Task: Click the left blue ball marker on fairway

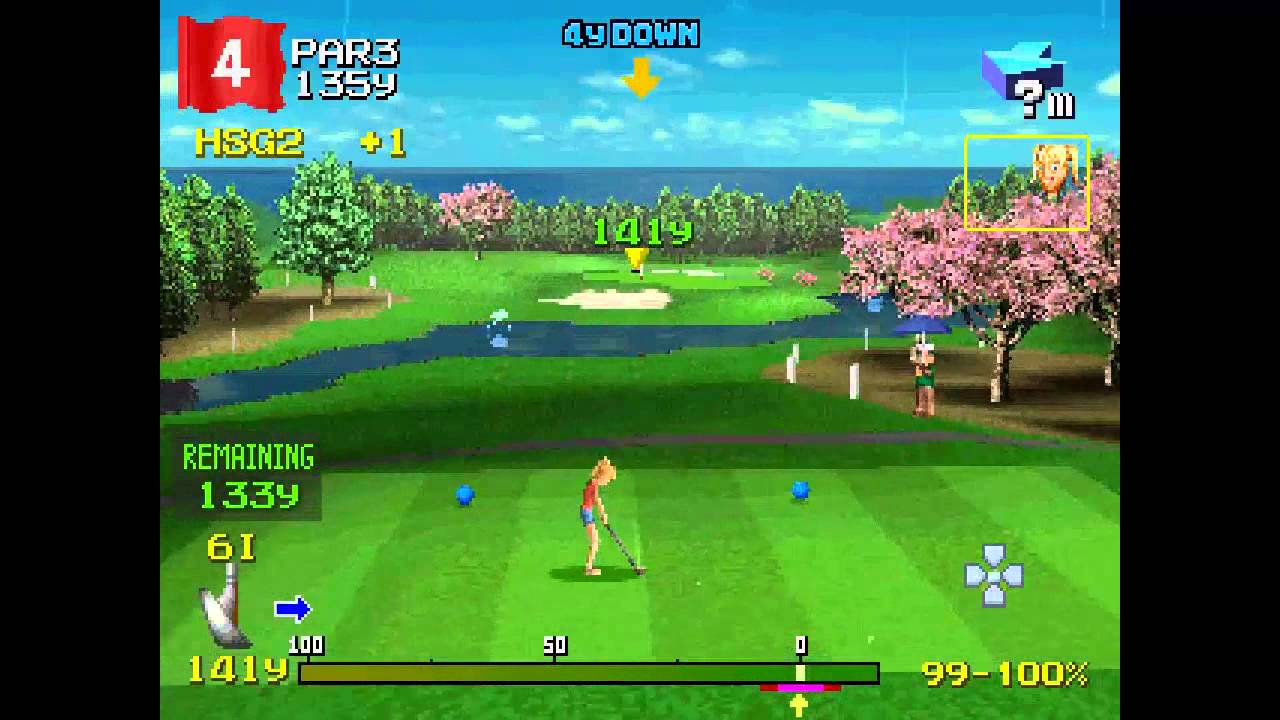Action: (x=464, y=494)
